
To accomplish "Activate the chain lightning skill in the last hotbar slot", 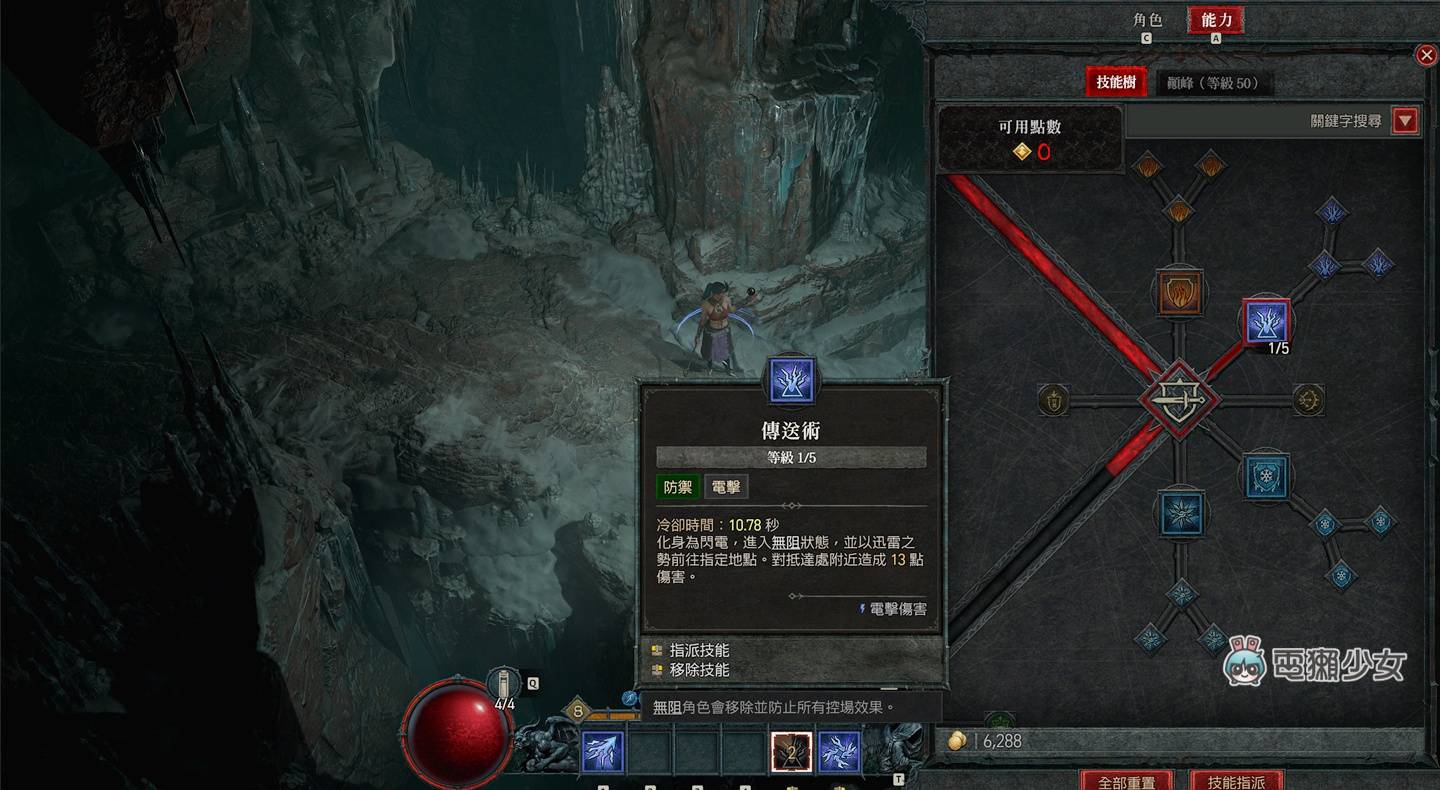I will (x=839, y=752).
